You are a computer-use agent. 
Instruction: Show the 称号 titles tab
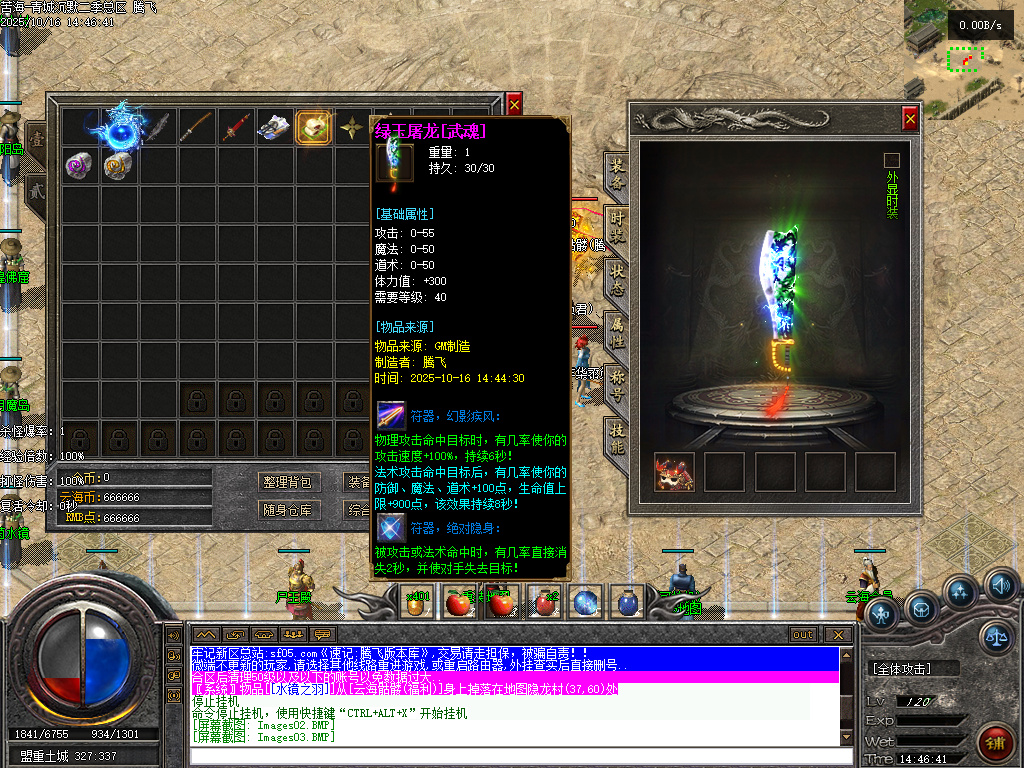pyautogui.click(x=618, y=385)
